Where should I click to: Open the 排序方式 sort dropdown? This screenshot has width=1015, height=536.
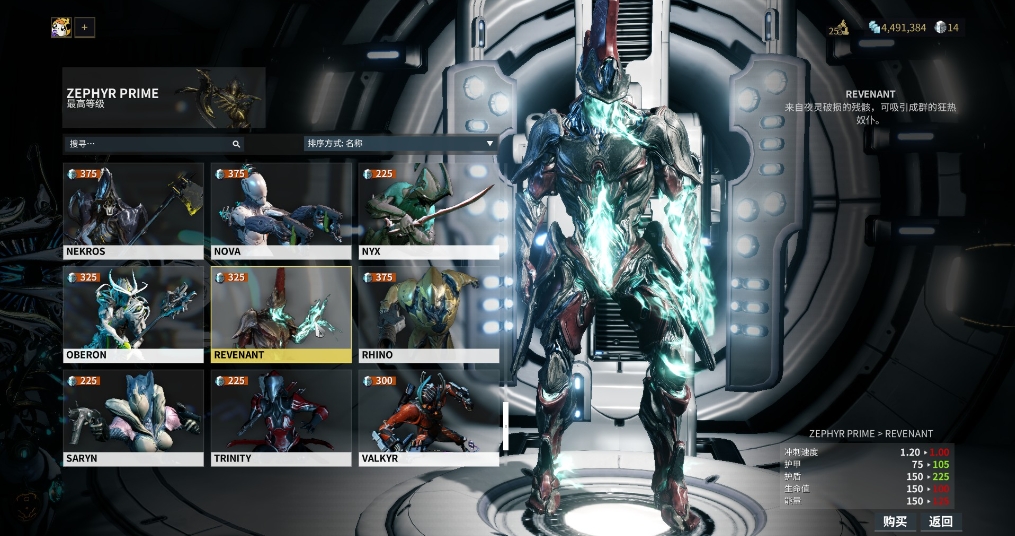click(x=400, y=144)
